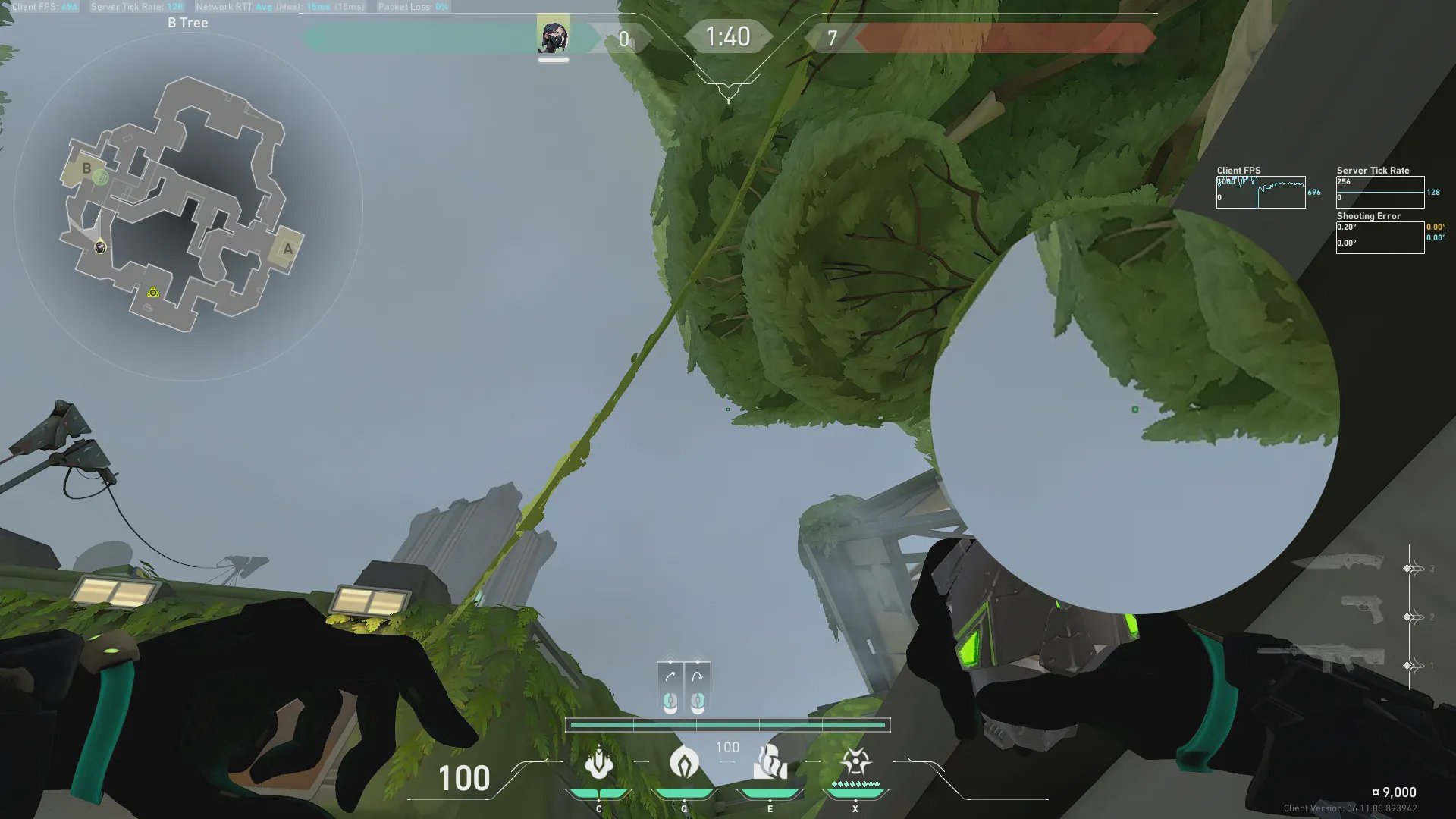1456x819 pixels.
Task: Activate Viper's Snake Bite ability icon
Action: tap(598, 763)
